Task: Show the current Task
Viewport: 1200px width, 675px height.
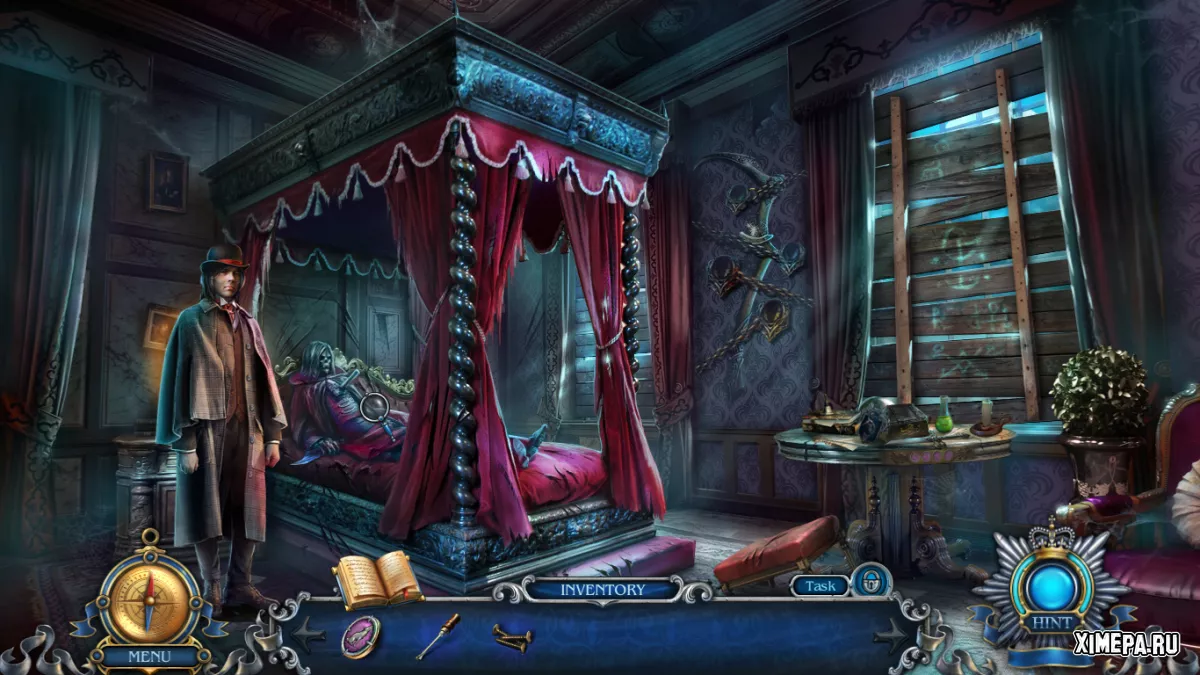Action: 820,587
